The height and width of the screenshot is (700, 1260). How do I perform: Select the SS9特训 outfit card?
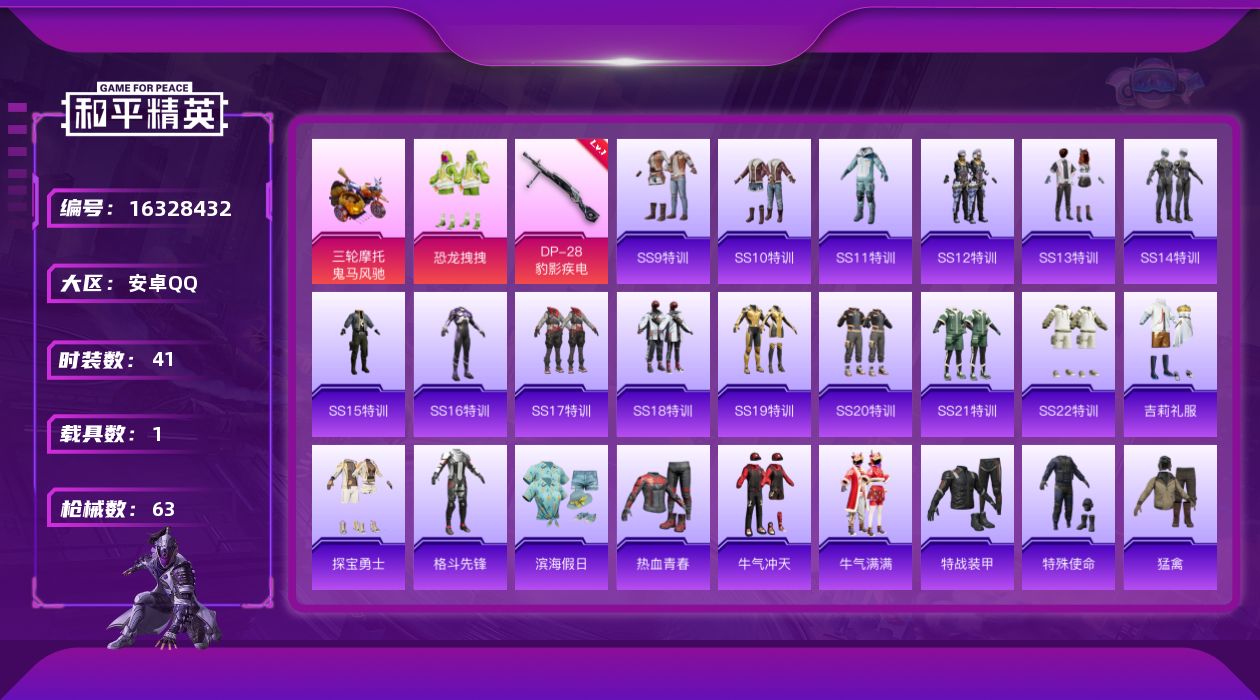pyautogui.click(x=663, y=211)
